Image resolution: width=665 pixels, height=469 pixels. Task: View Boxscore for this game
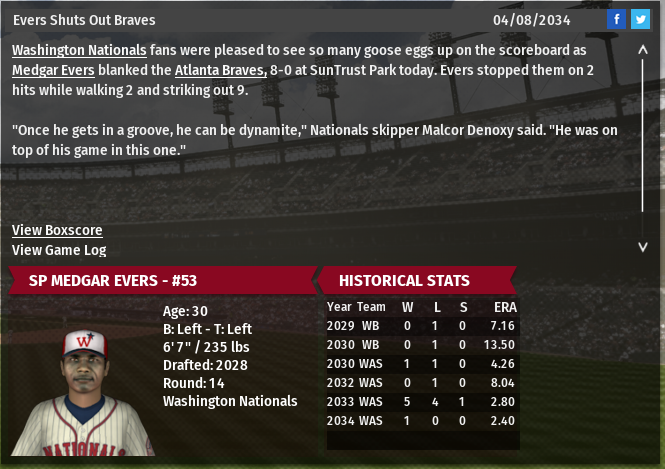point(57,230)
